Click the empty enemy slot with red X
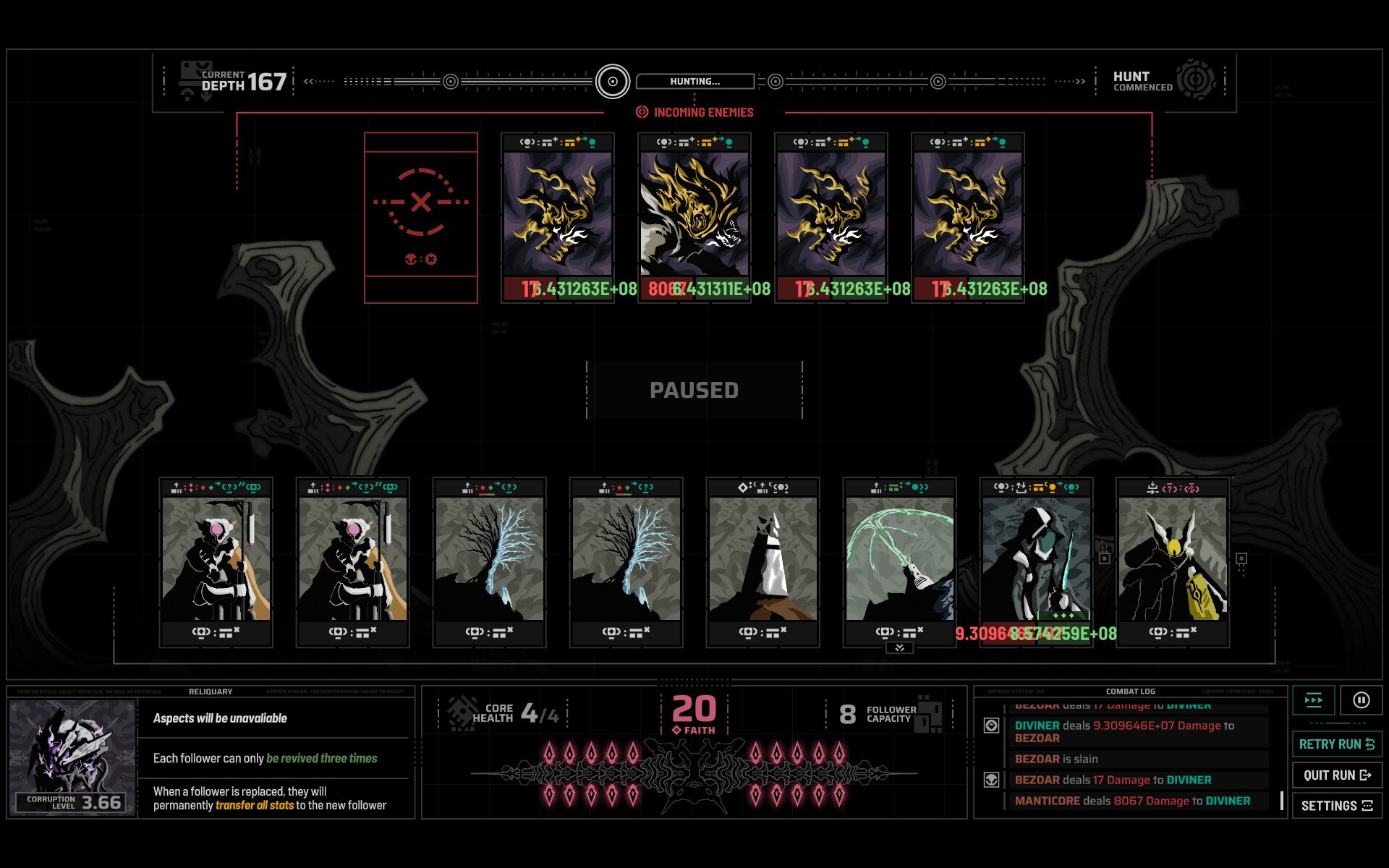 coord(420,217)
